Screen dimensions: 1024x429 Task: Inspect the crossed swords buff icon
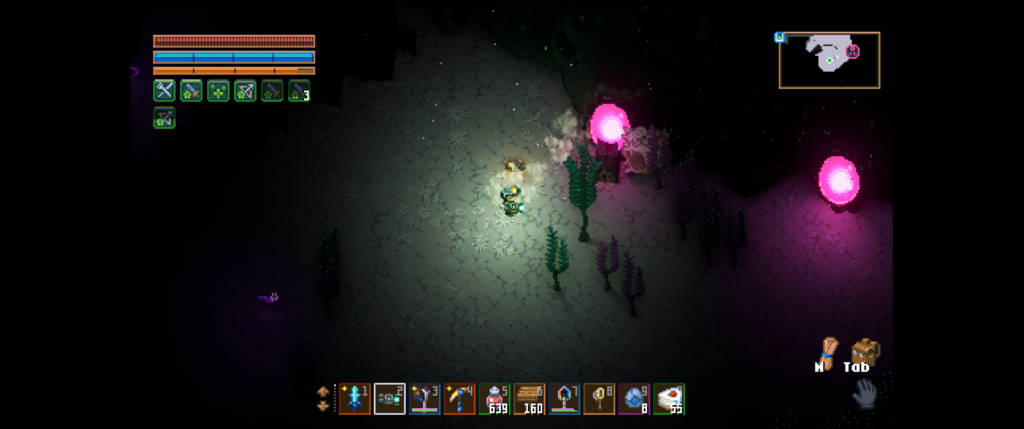pyautogui.click(x=164, y=91)
